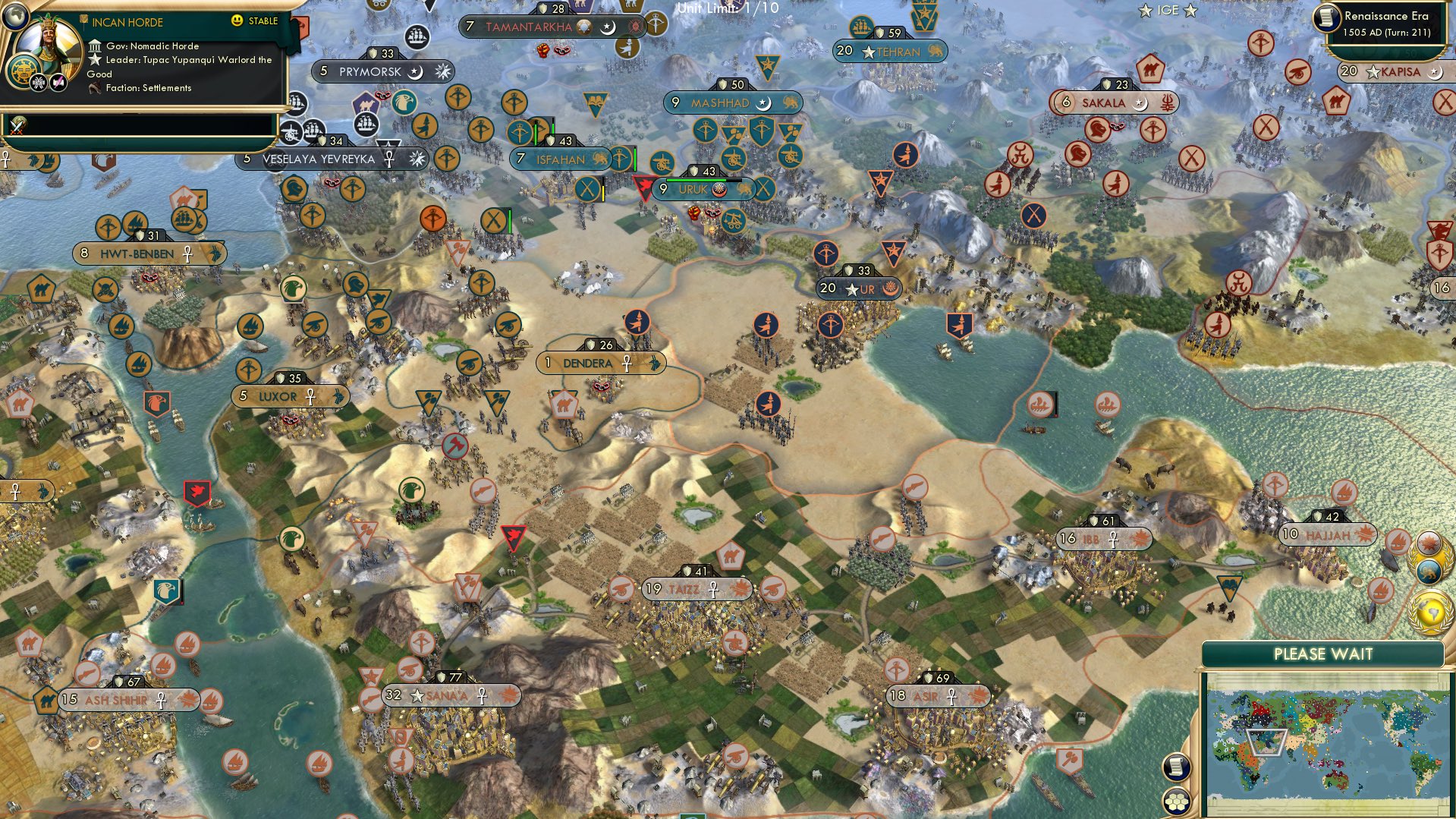Select the INCAN HORDE title banner
1456x819 pixels.
pyautogui.click(x=127, y=22)
